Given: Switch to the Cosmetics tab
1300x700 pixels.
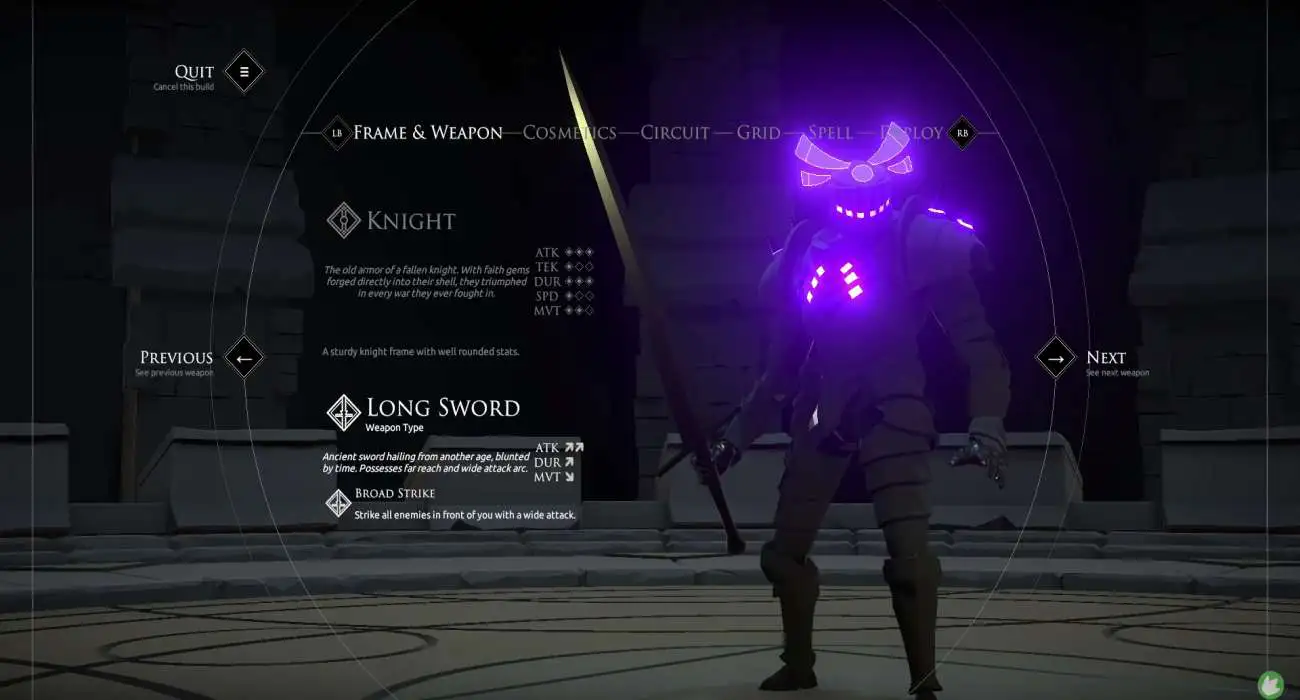Looking at the screenshot, I should pos(569,132).
